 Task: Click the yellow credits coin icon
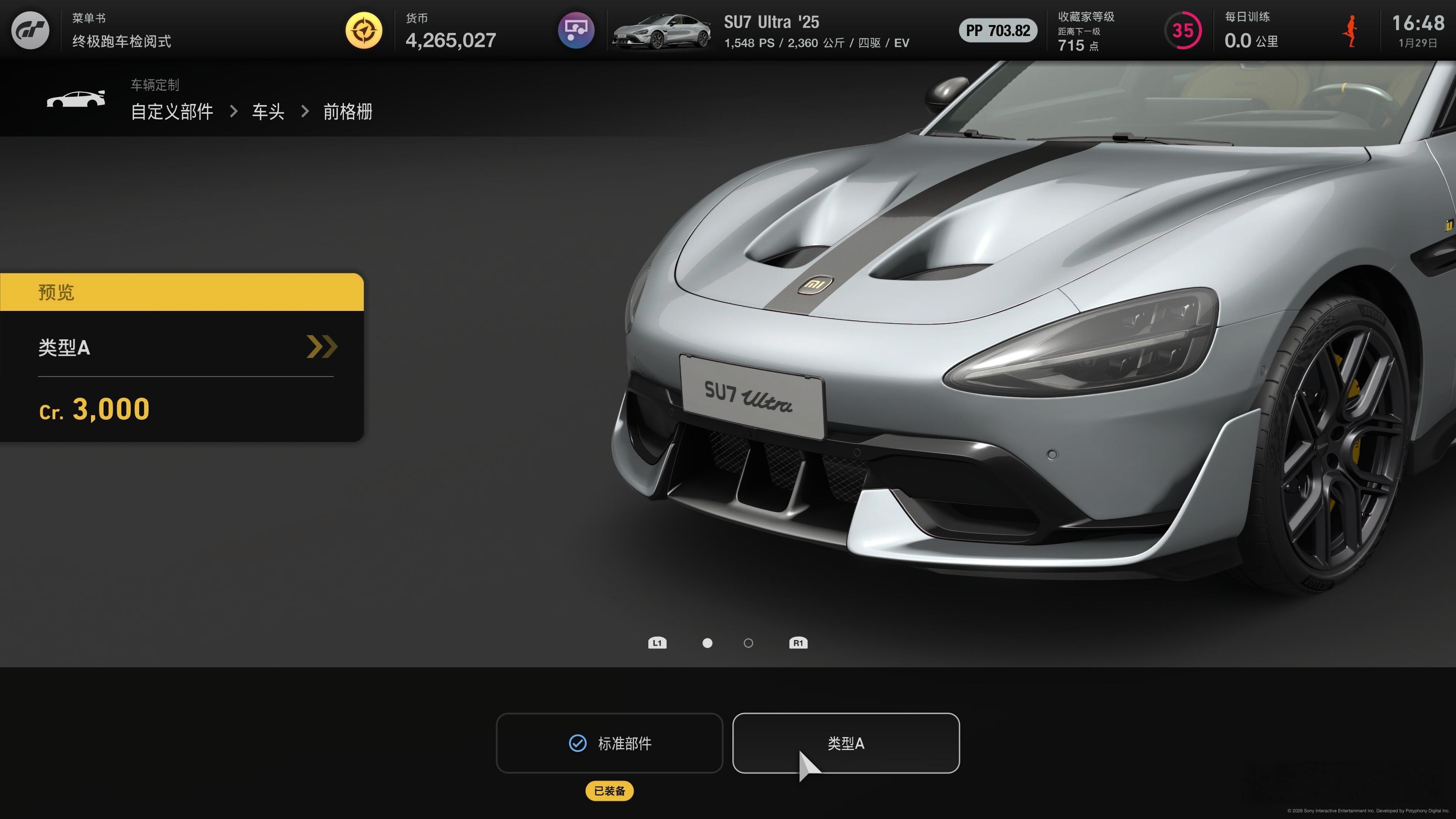(364, 30)
